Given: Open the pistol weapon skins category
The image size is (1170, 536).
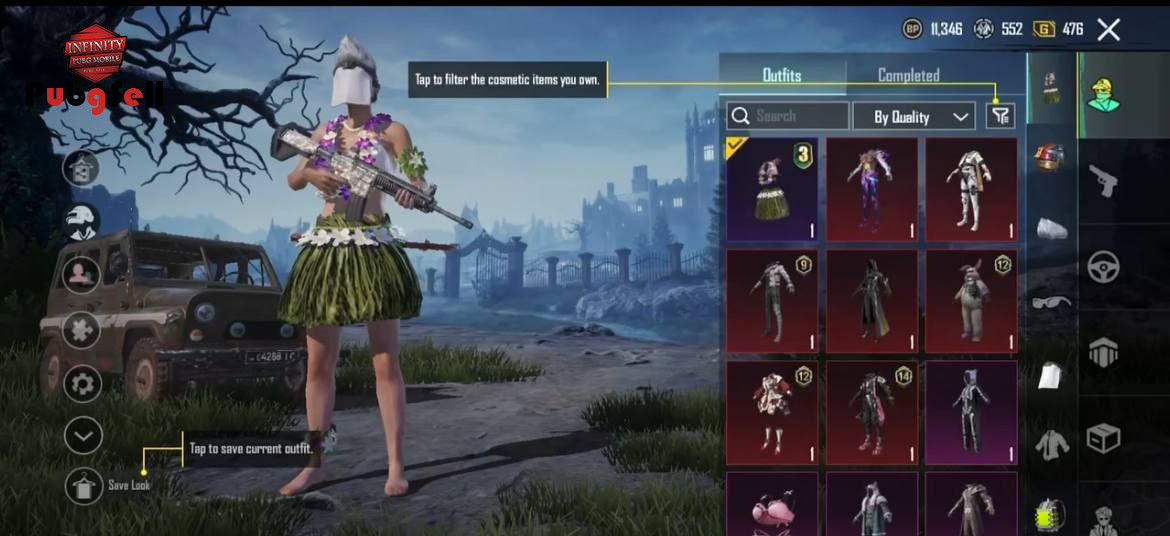Looking at the screenshot, I should pyautogui.click(x=1103, y=181).
